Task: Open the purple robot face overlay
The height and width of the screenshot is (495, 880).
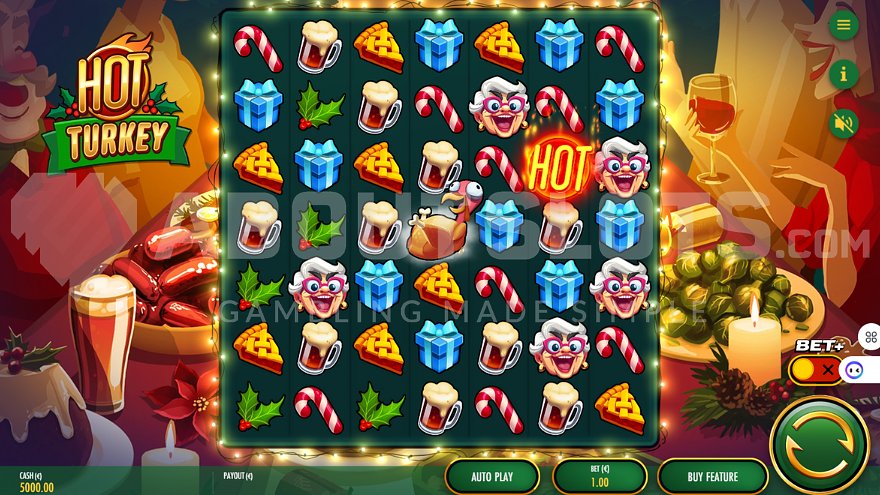Action: (x=853, y=370)
